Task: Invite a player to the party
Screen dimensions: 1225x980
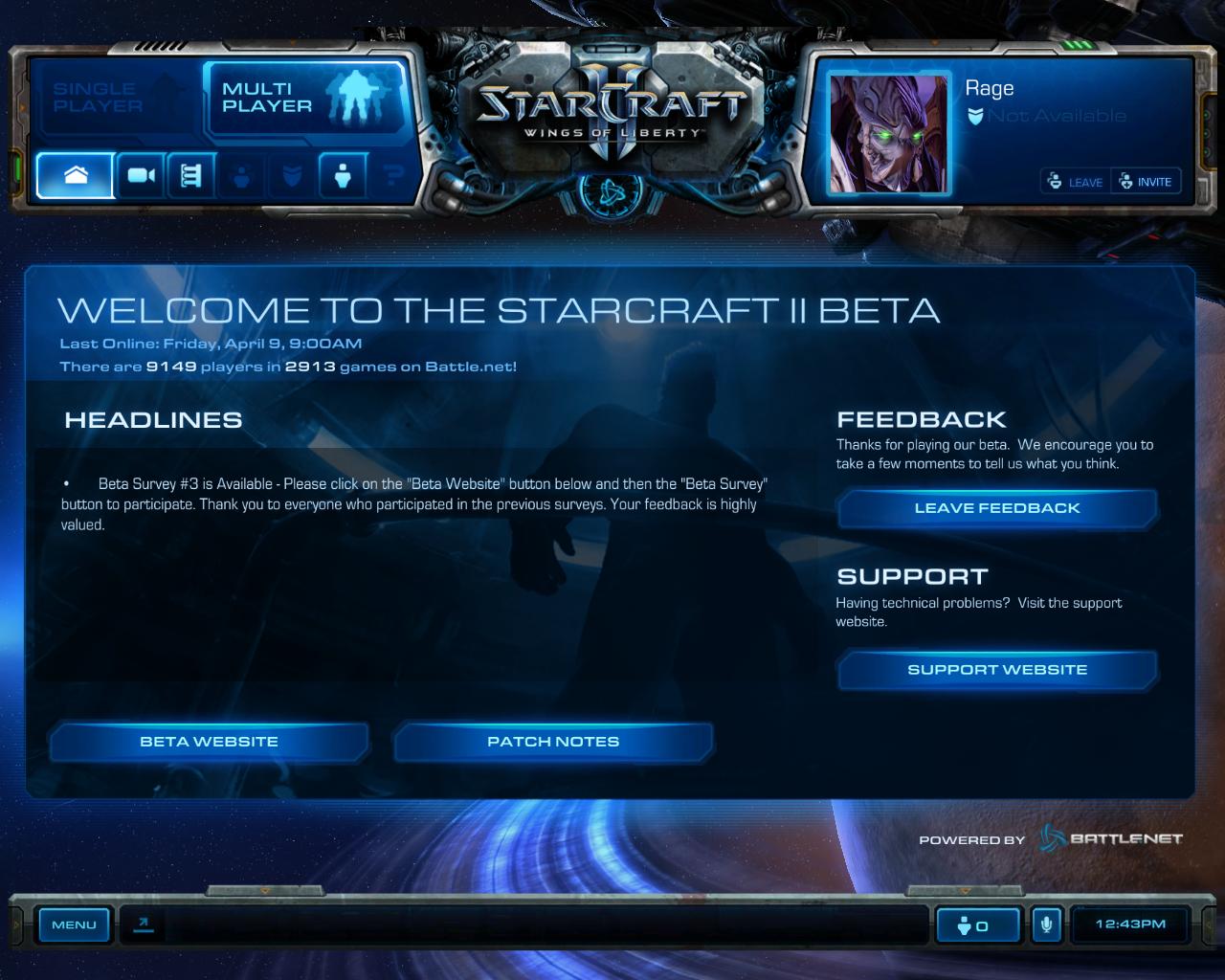Action: [1146, 182]
